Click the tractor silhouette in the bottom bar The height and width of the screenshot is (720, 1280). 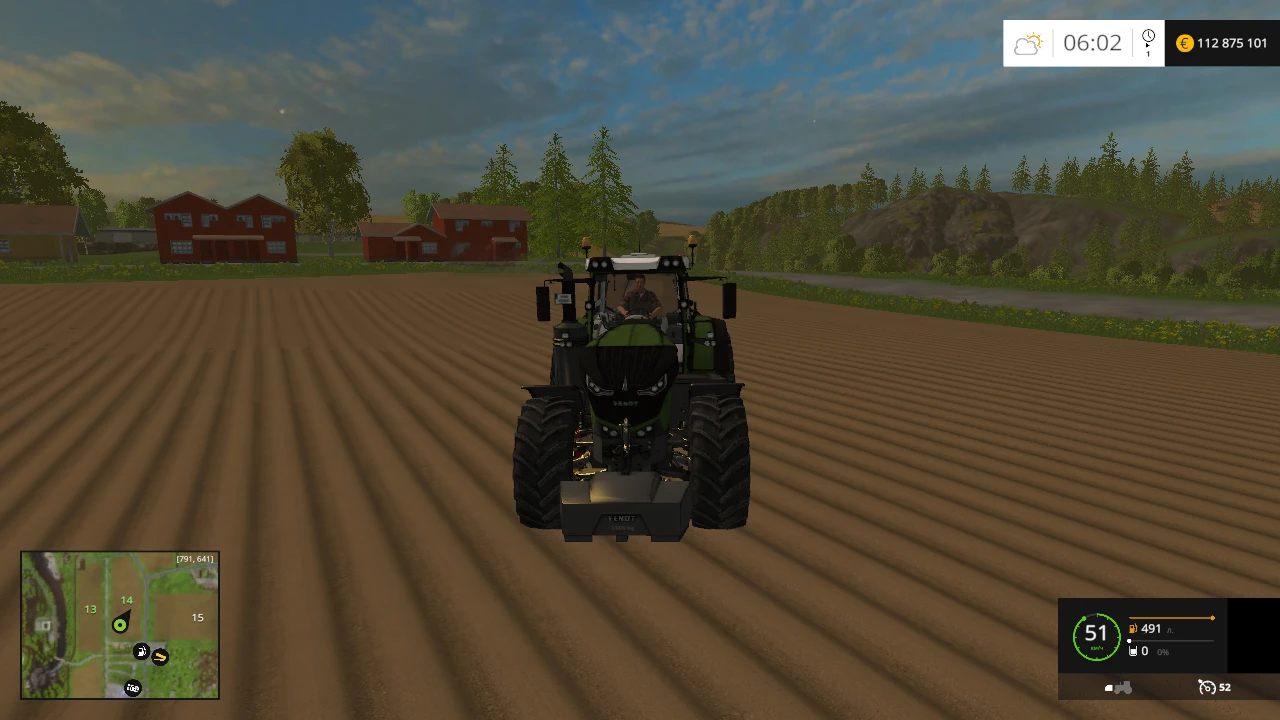[1120, 688]
